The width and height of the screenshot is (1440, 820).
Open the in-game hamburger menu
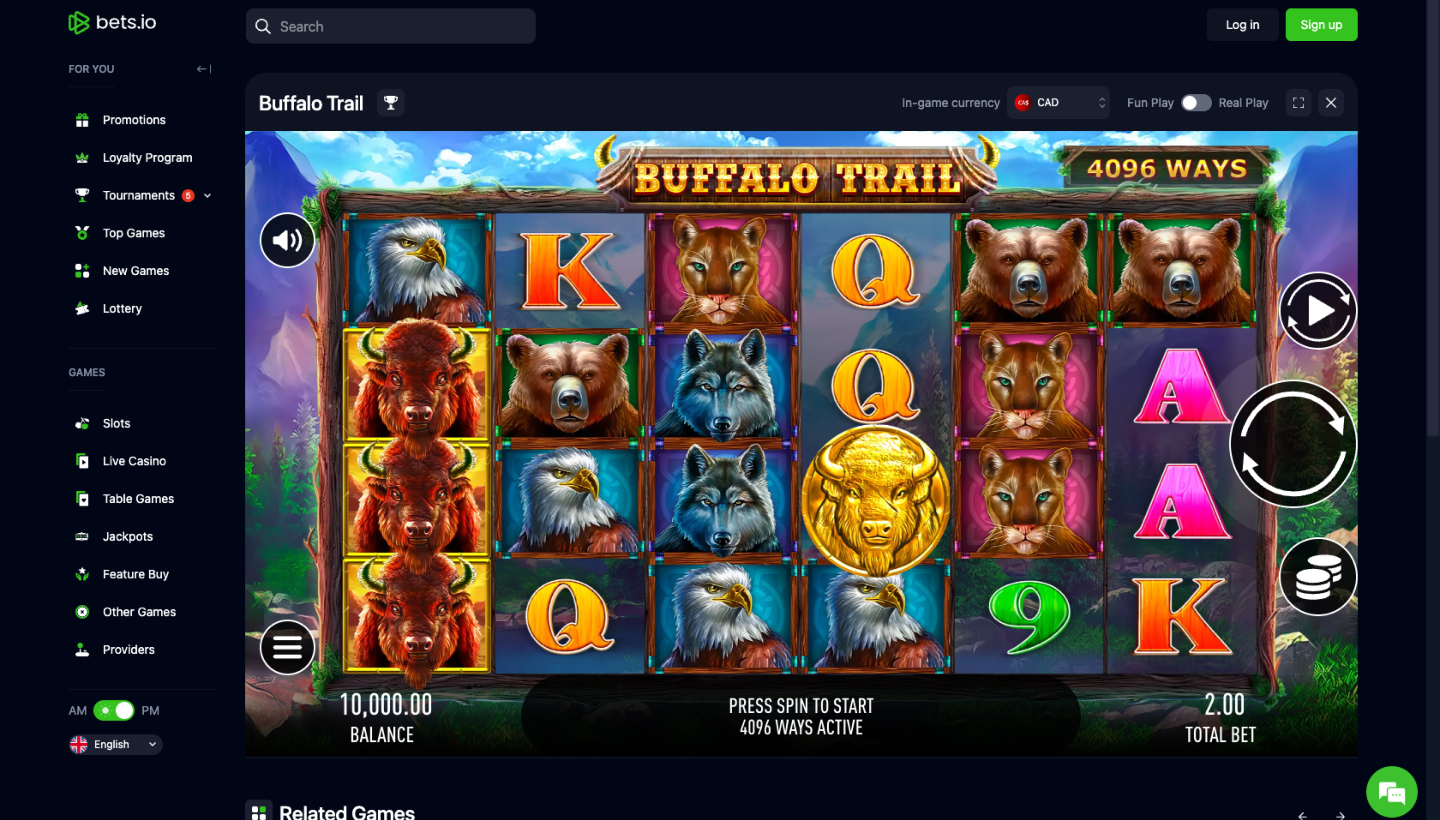(287, 647)
